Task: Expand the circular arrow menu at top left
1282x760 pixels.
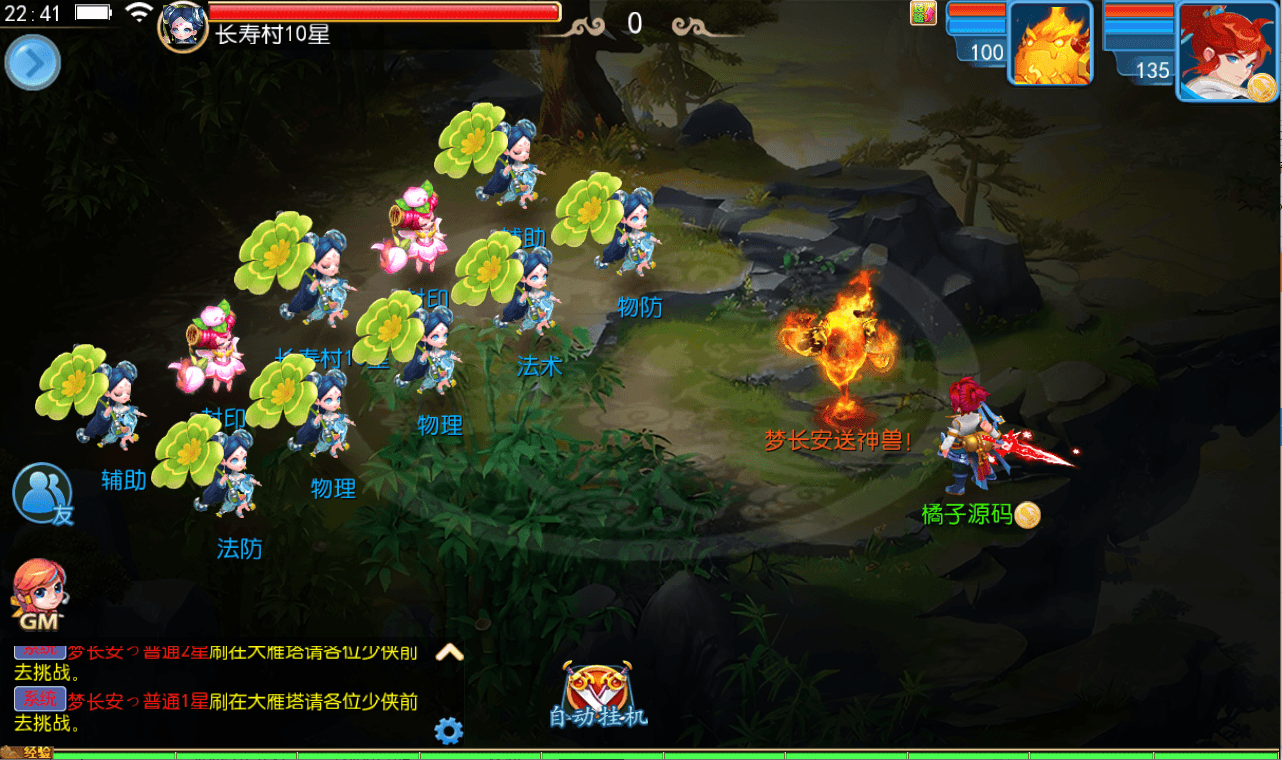Action: [x=32, y=62]
